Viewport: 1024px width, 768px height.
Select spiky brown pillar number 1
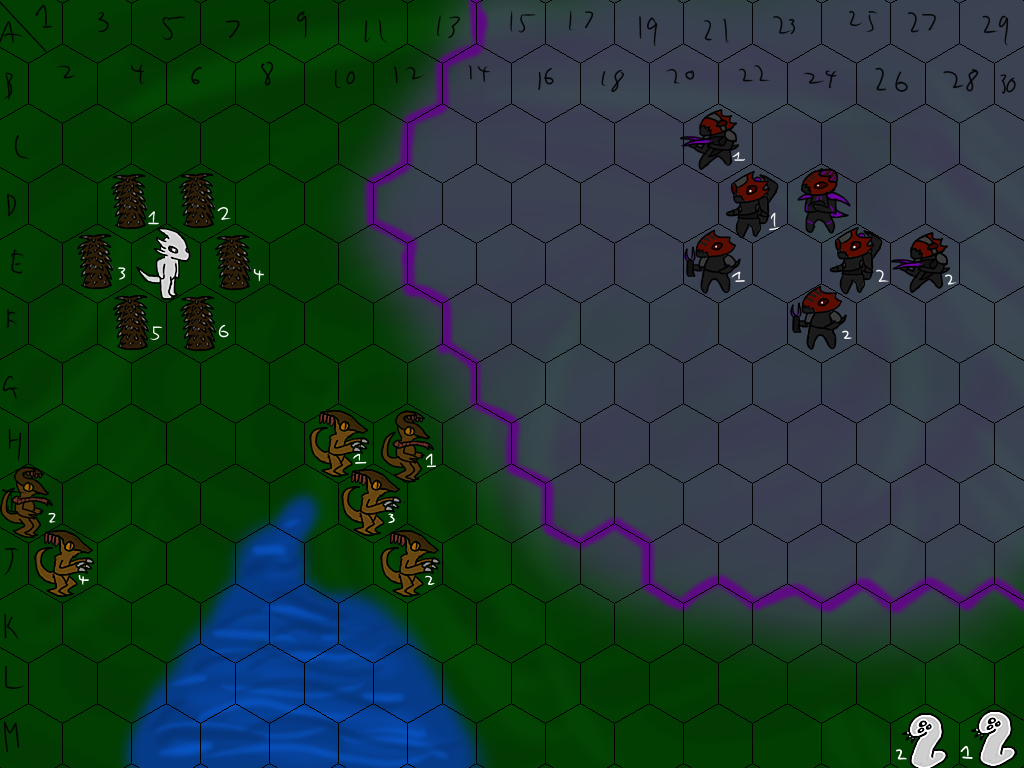(130, 202)
